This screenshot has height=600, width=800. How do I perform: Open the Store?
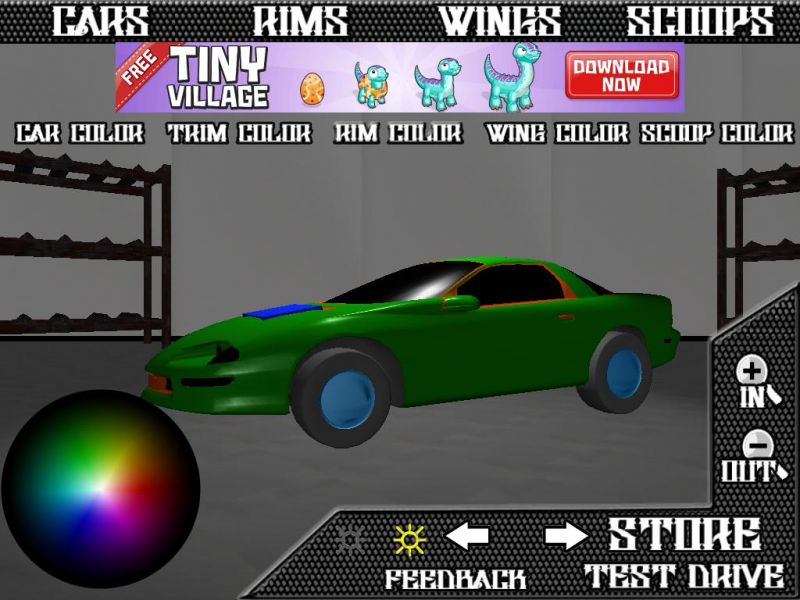pyautogui.click(x=684, y=535)
